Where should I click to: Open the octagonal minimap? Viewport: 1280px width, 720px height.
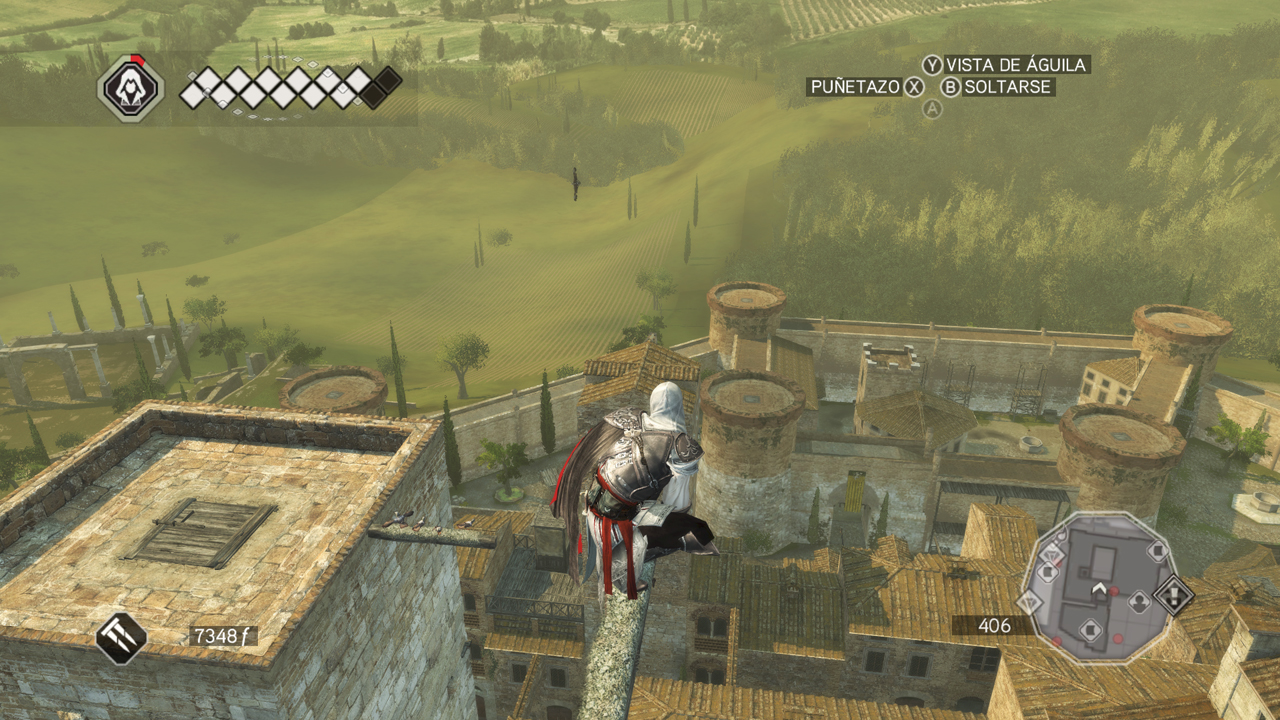1100,588
